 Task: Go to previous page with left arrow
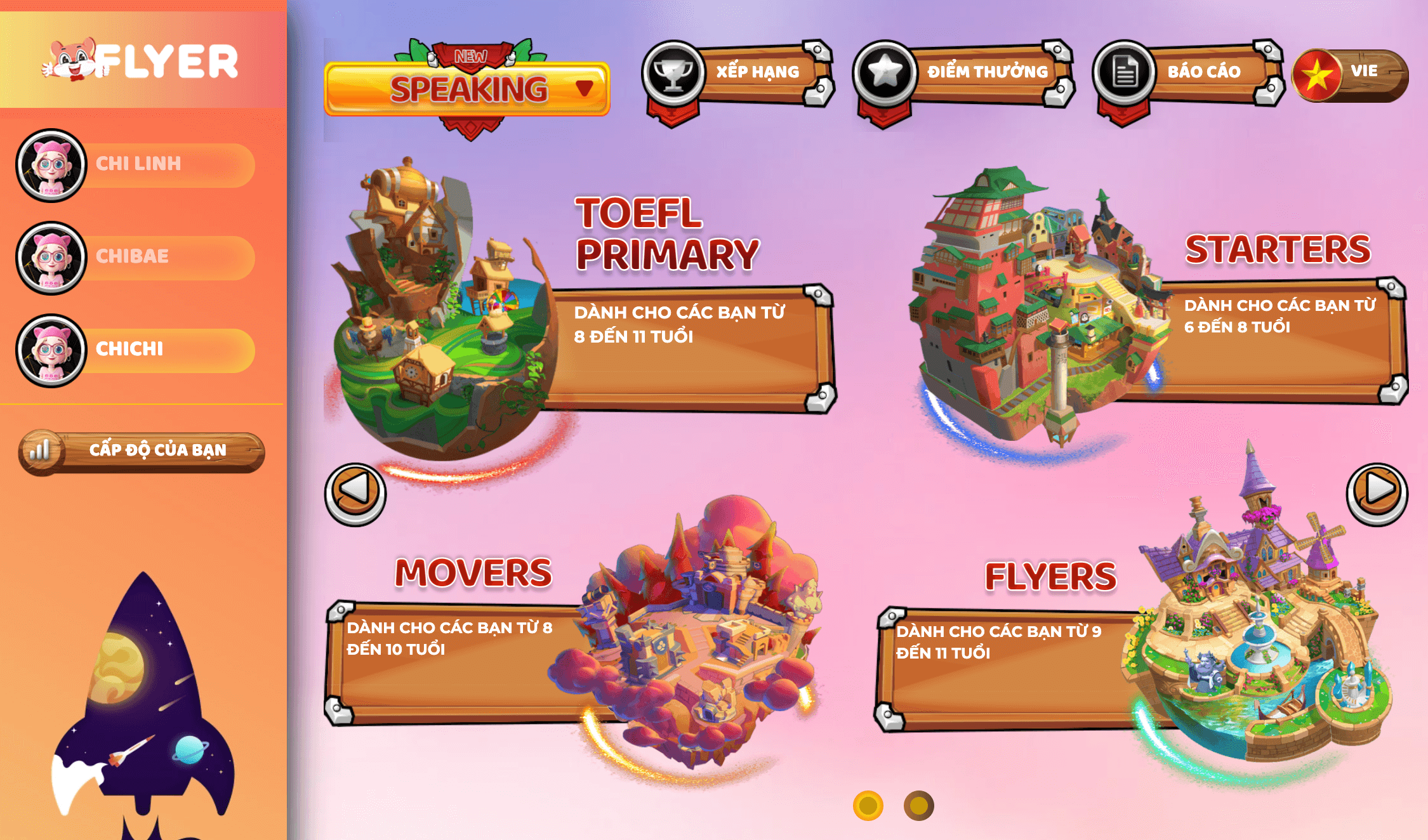pyautogui.click(x=355, y=493)
